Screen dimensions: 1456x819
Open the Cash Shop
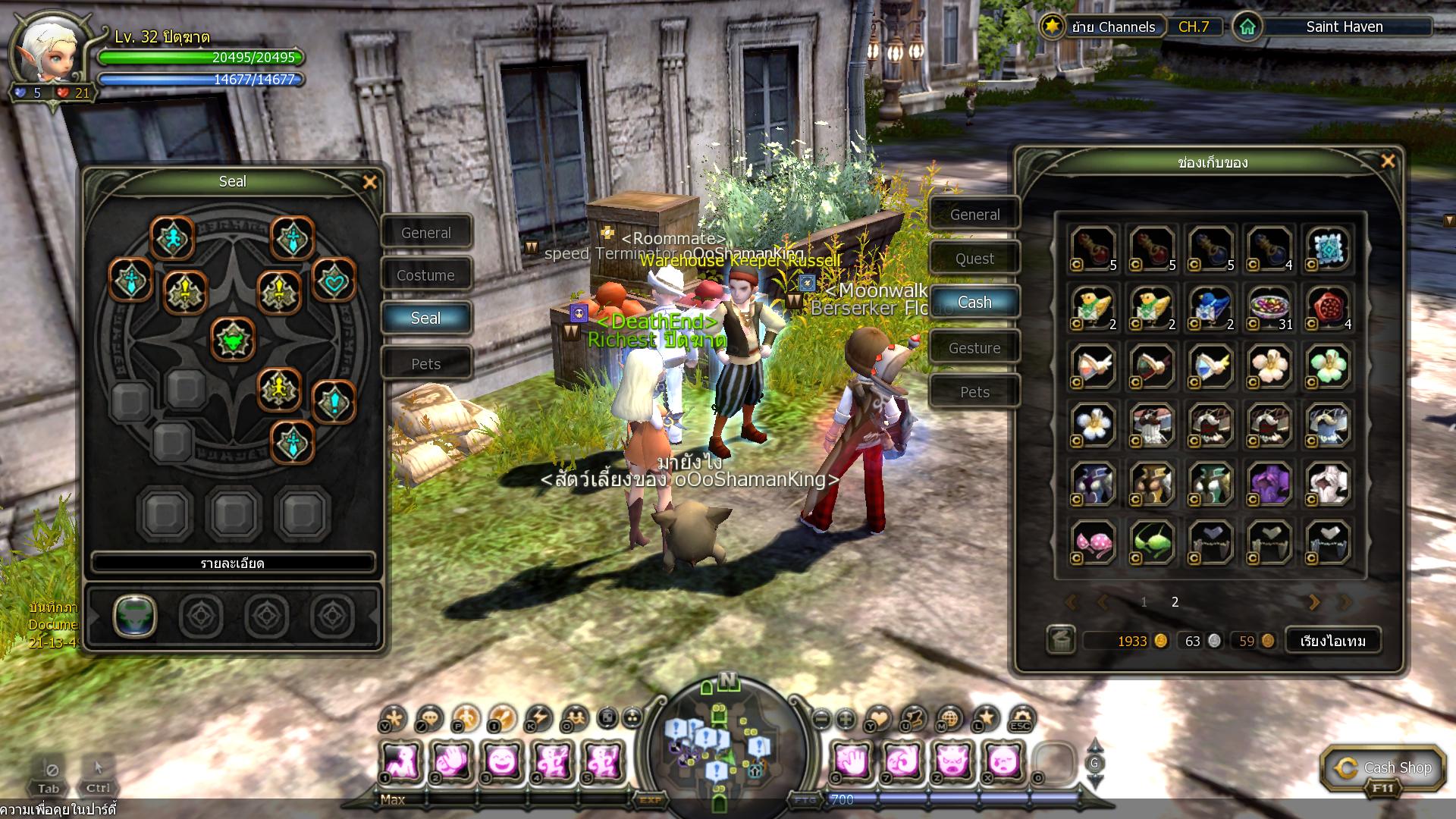click(1383, 769)
